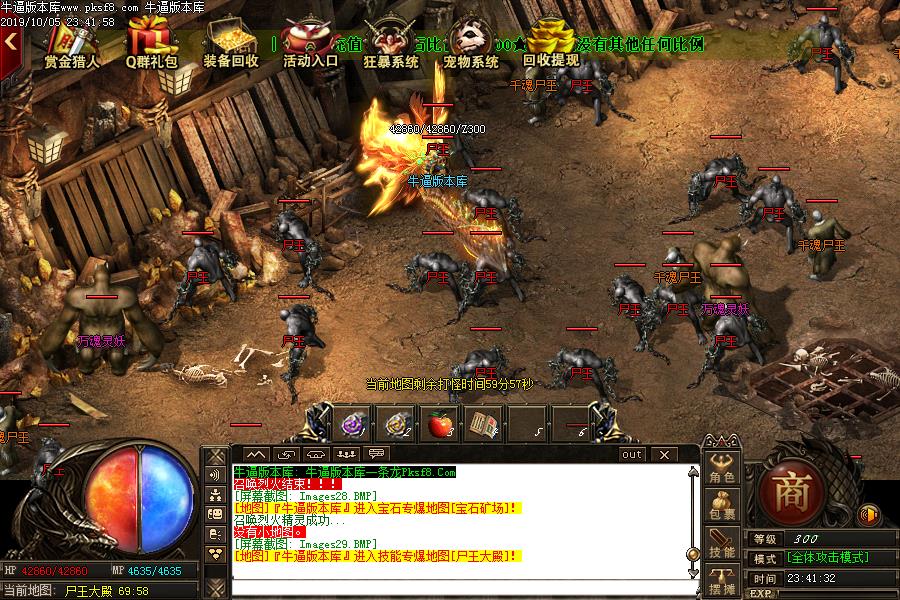Use the purple swirl item in hotbar slot one
This screenshot has height=600, width=900.
pos(353,424)
